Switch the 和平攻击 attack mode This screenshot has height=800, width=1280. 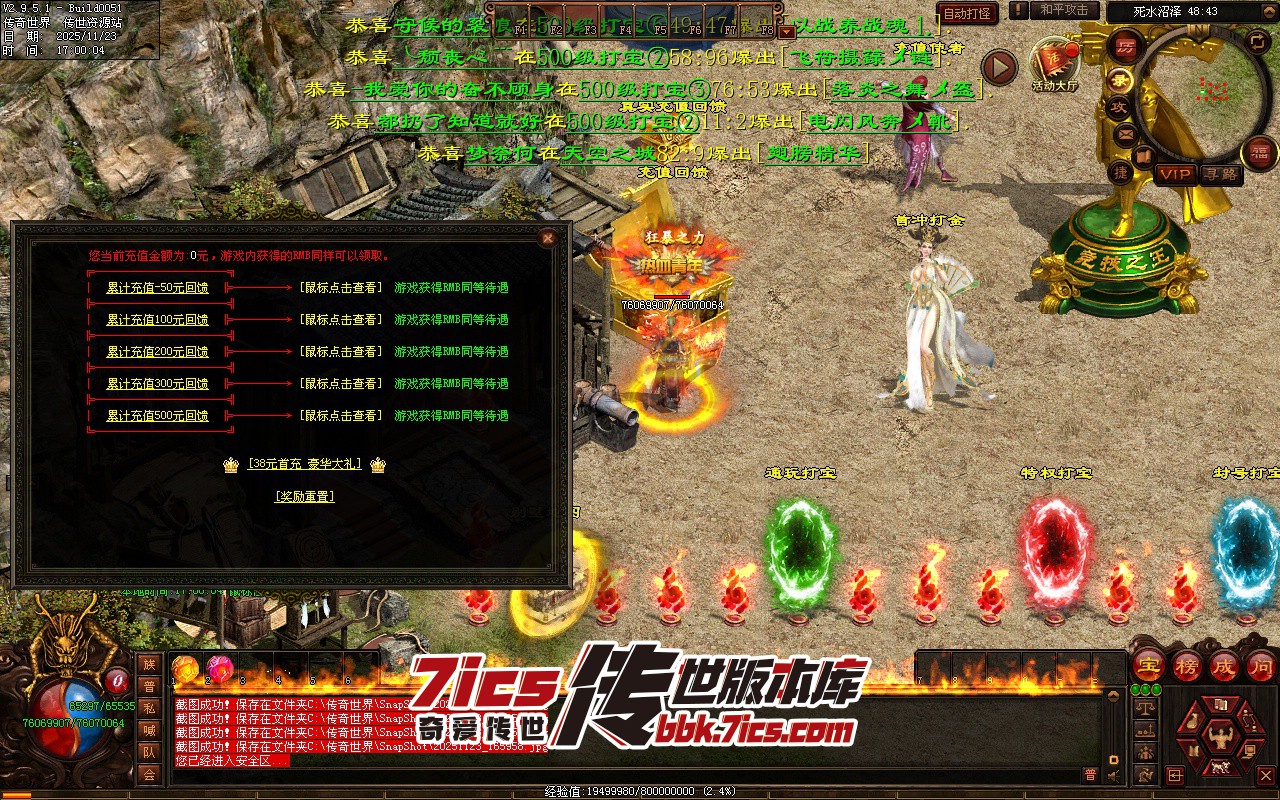pos(1064,10)
